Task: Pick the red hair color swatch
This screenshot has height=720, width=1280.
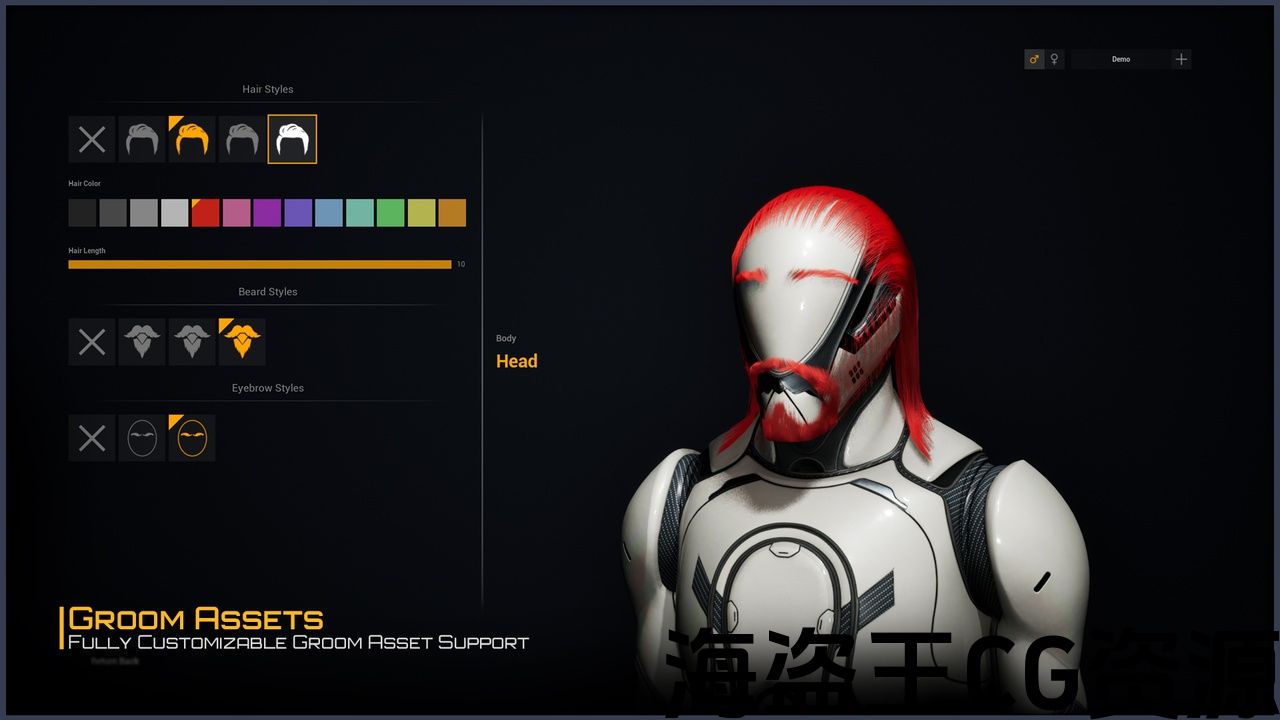Action: click(205, 213)
